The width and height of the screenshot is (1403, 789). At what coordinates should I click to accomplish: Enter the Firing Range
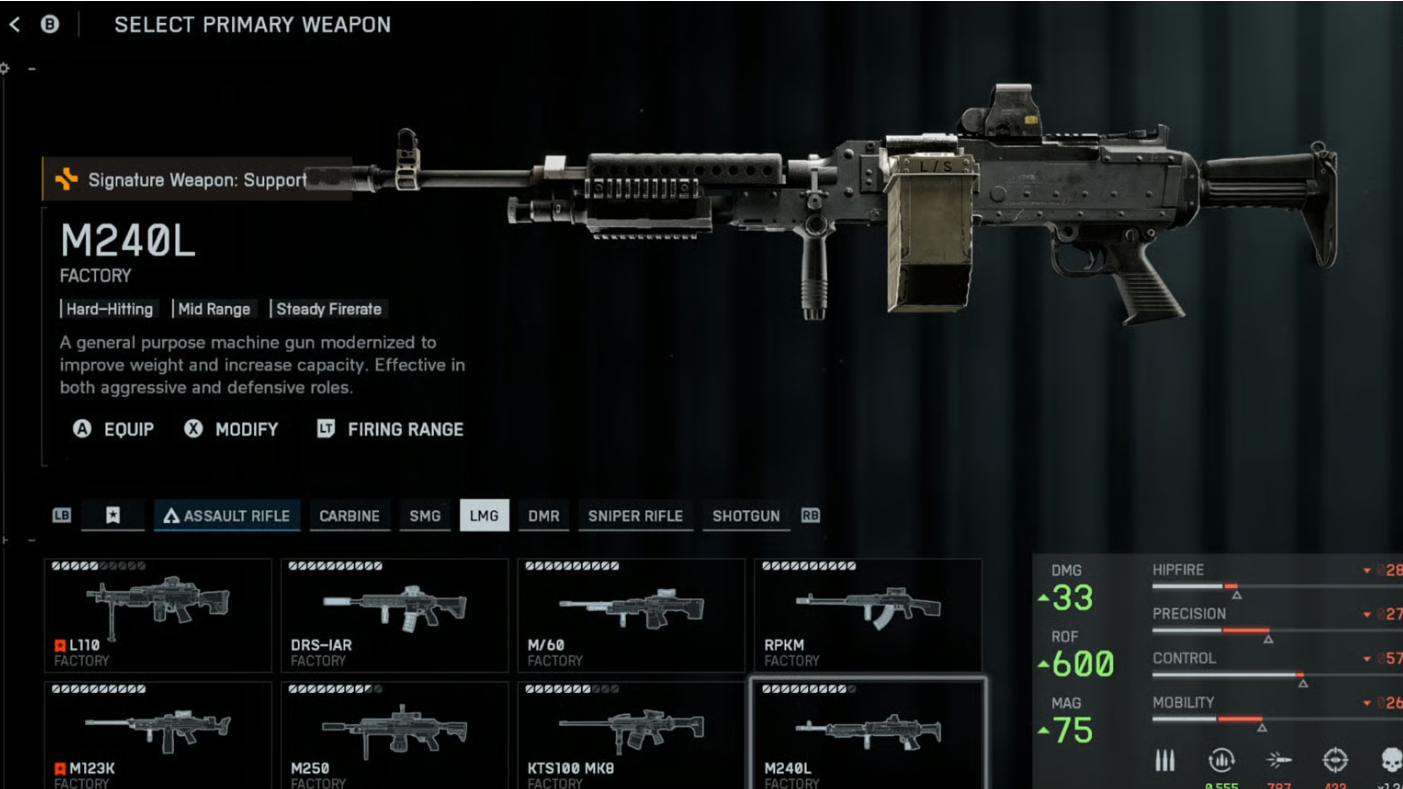[x=390, y=429]
